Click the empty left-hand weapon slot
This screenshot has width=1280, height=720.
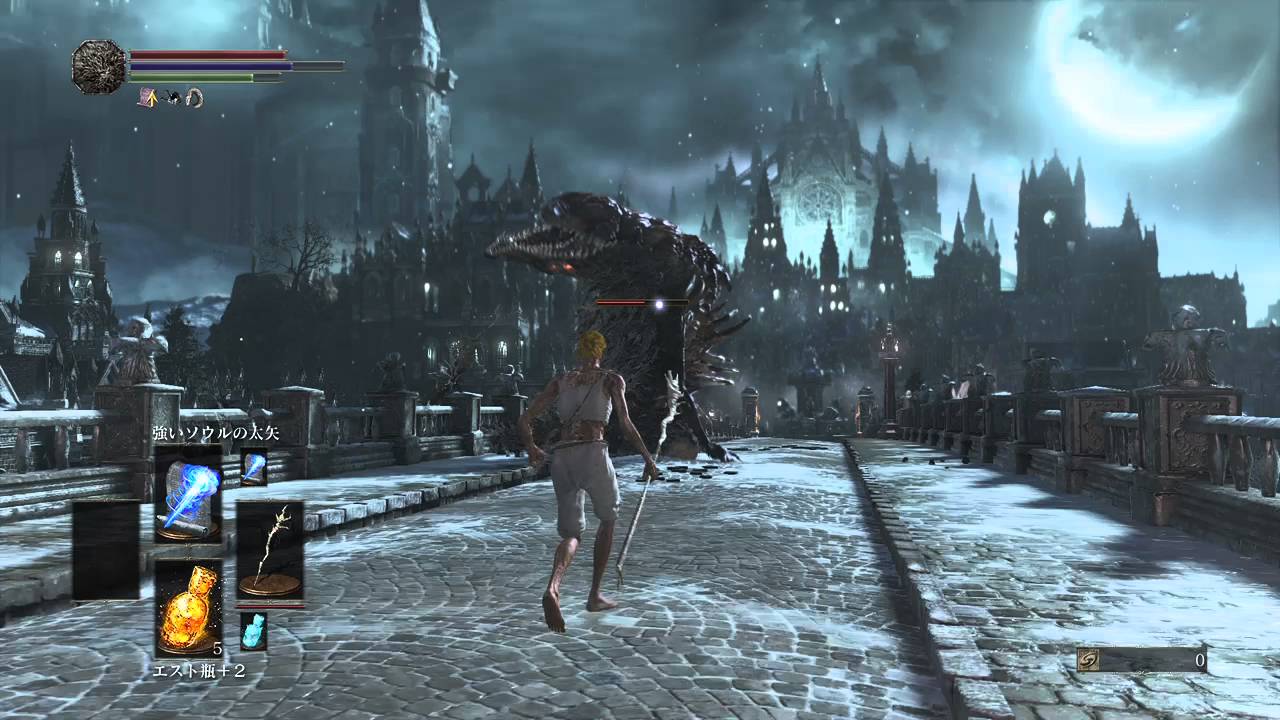103,552
